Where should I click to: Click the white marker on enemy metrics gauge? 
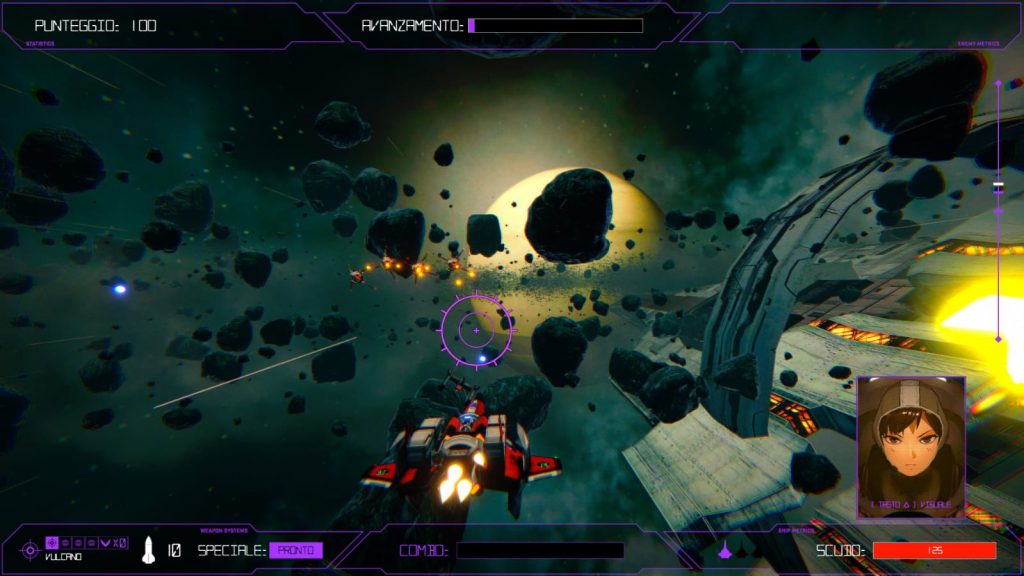coord(997,186)
